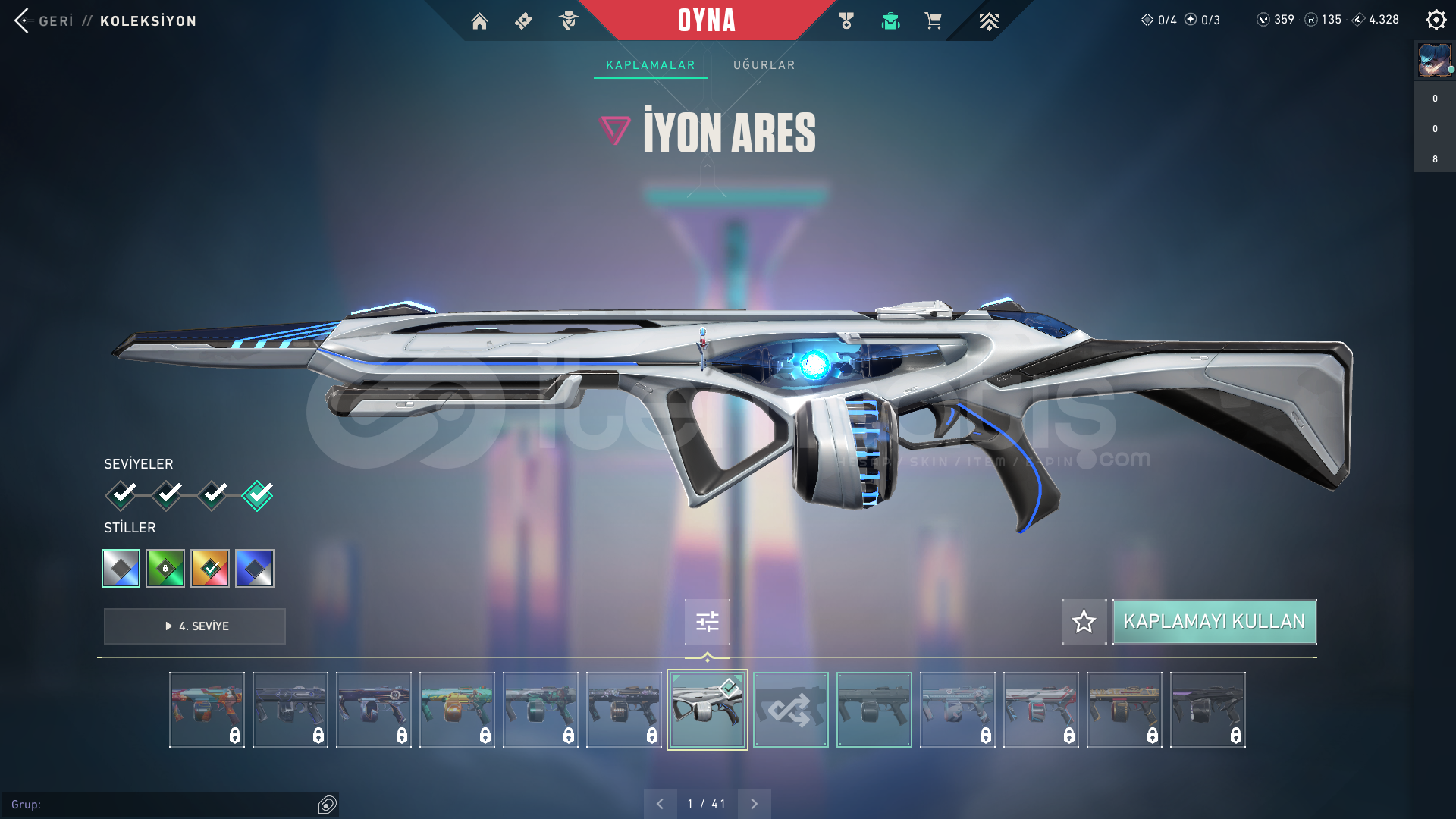Go back to the Koleksiyon screen
The image size is (1456, 819).
23,20
